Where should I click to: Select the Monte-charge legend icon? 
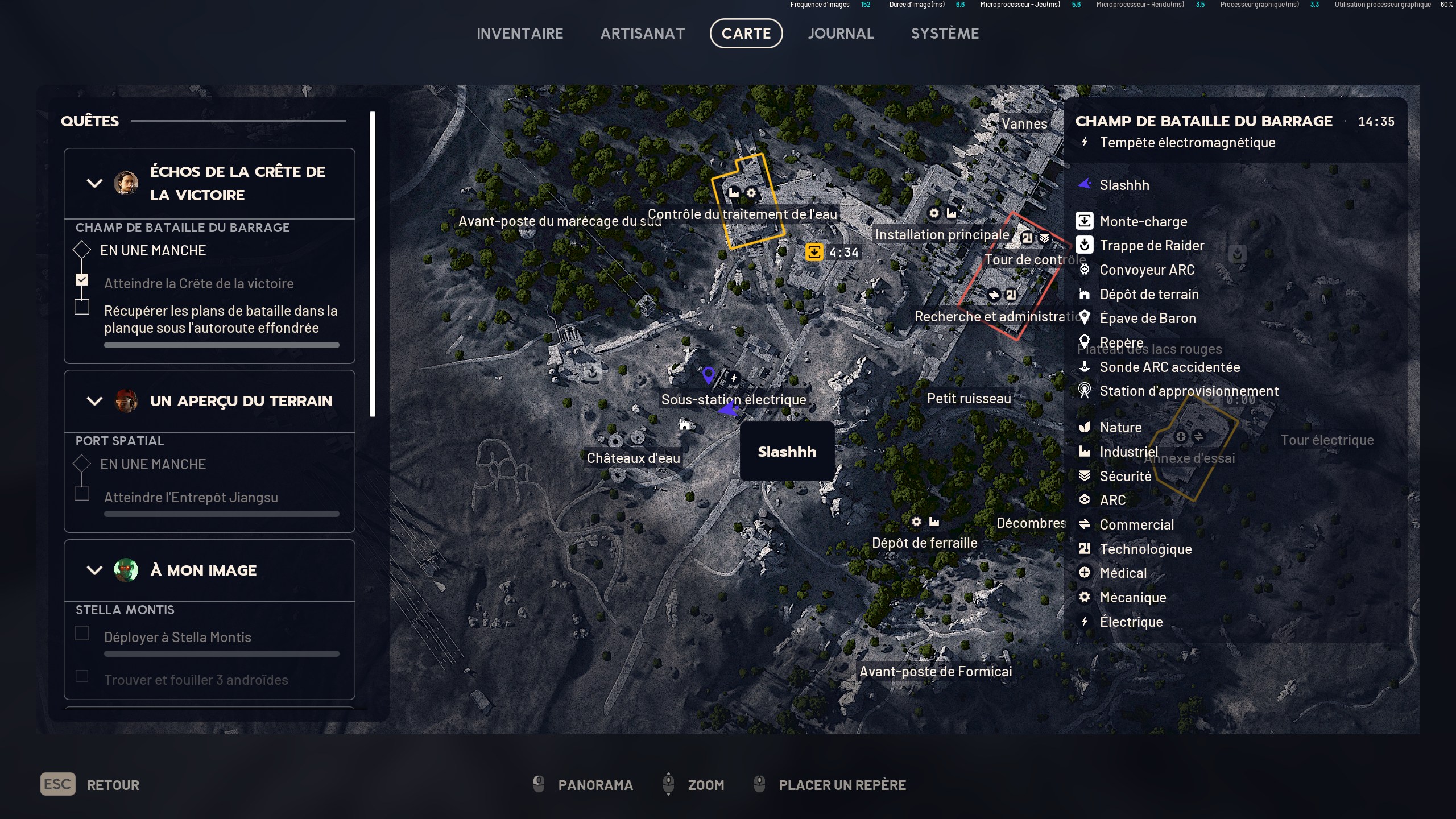1085,221
